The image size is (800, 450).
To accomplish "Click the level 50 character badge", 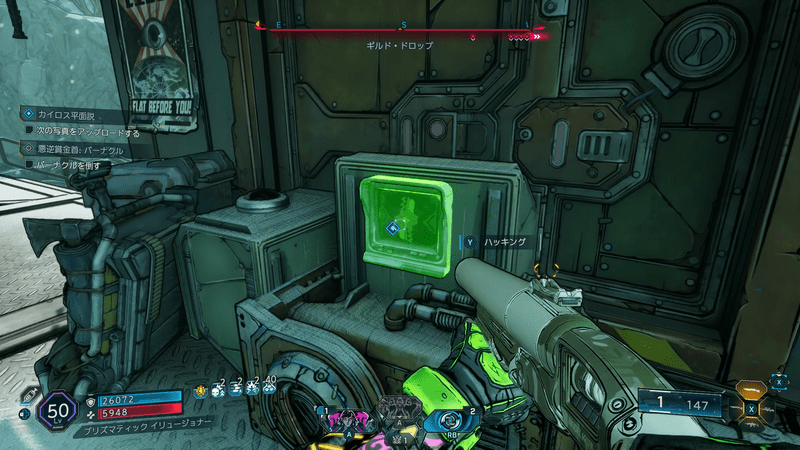I will [57, 411].
